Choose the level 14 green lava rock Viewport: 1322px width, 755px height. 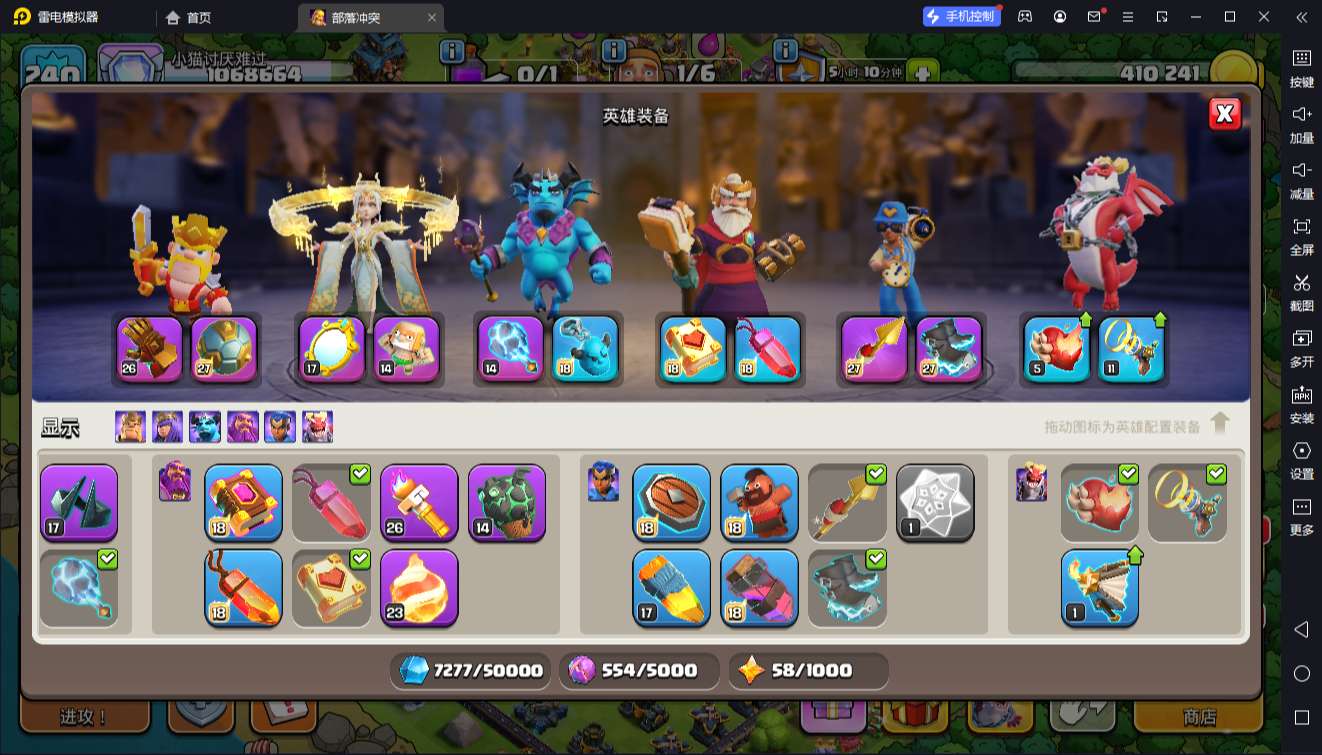click(x=507, y=502)
